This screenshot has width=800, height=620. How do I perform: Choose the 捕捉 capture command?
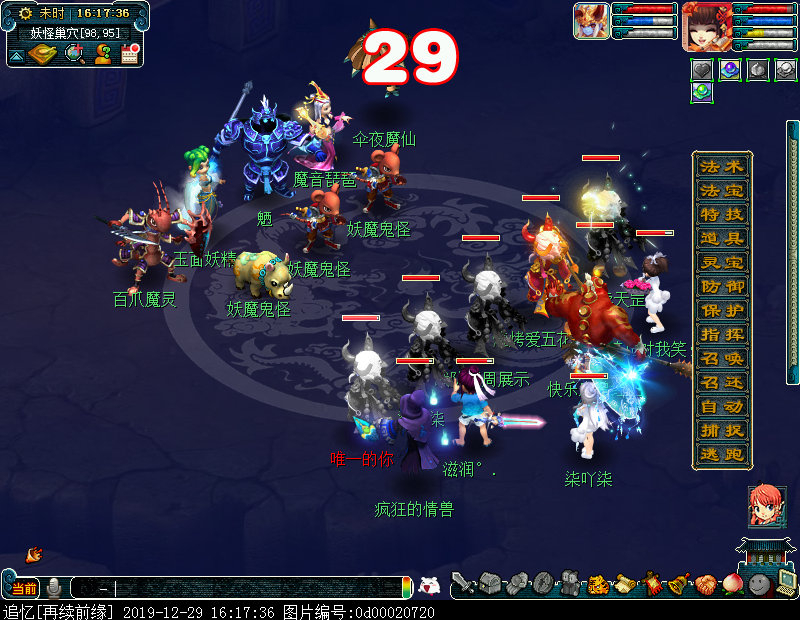click(x=721, y=430)
